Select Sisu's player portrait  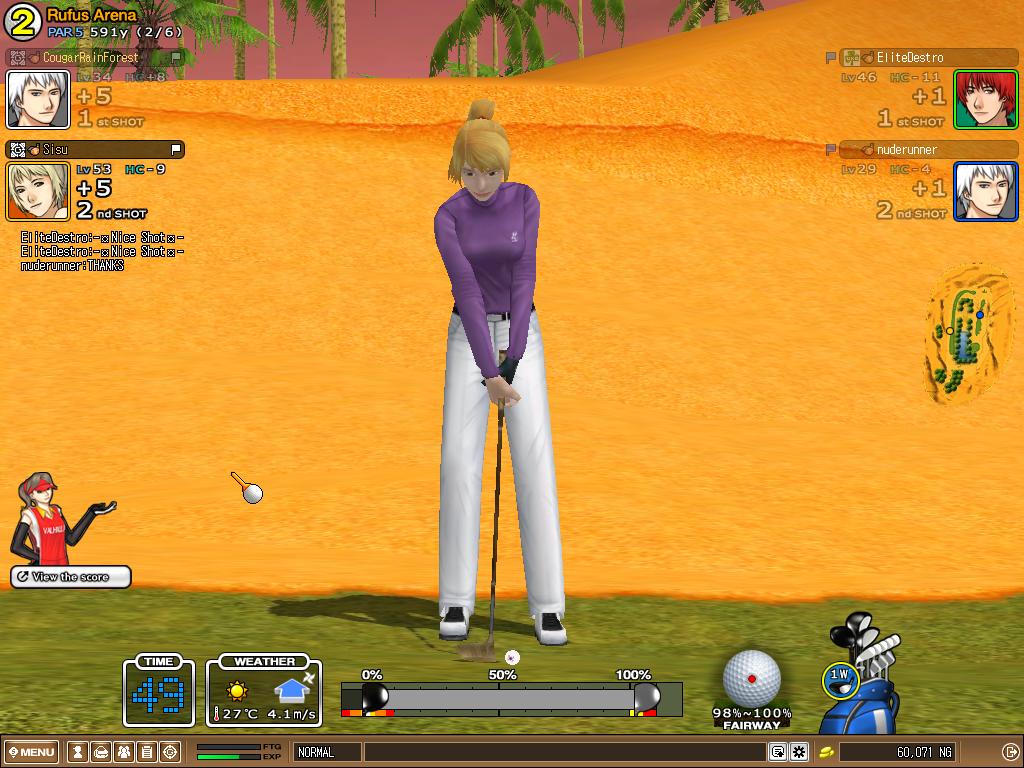click(x=38, y=191)
